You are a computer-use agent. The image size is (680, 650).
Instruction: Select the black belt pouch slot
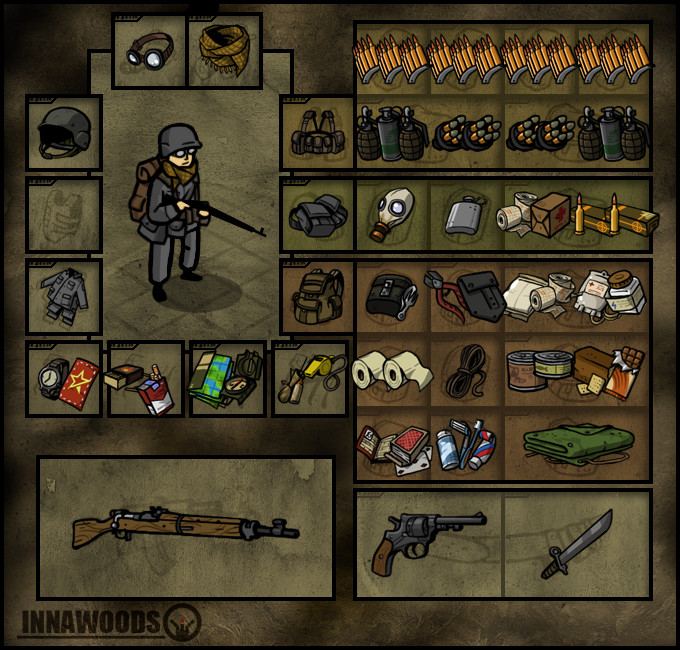(x=318, y=215)
